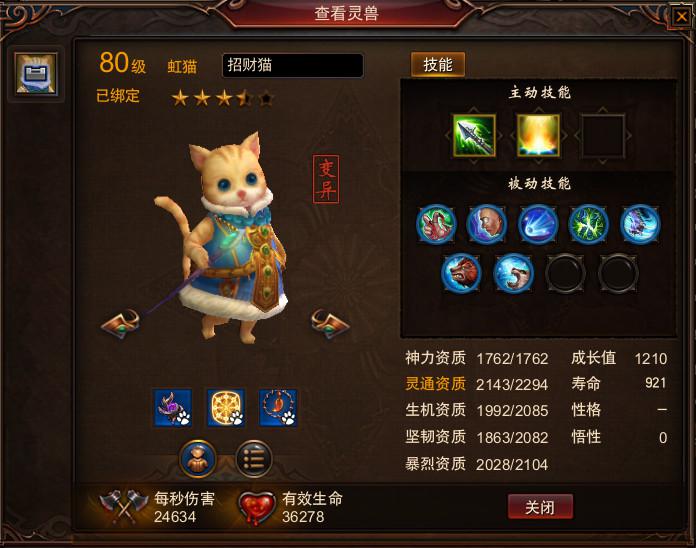Inspect the roaring bear passive skill
Viewport: 696px width, 548px height.
tap(461, 272)
